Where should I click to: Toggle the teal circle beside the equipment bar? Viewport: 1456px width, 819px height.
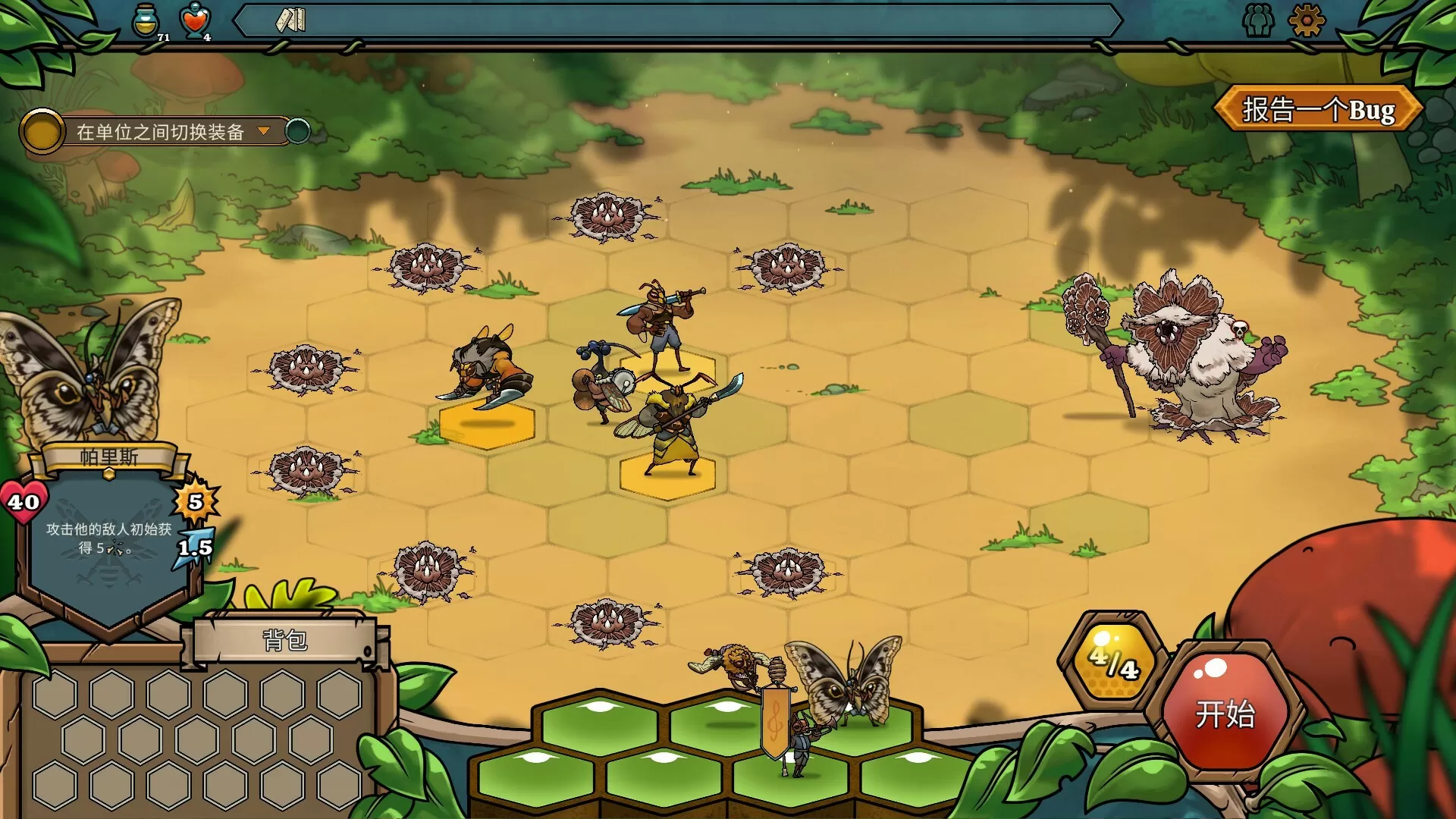tap(299, 130)
